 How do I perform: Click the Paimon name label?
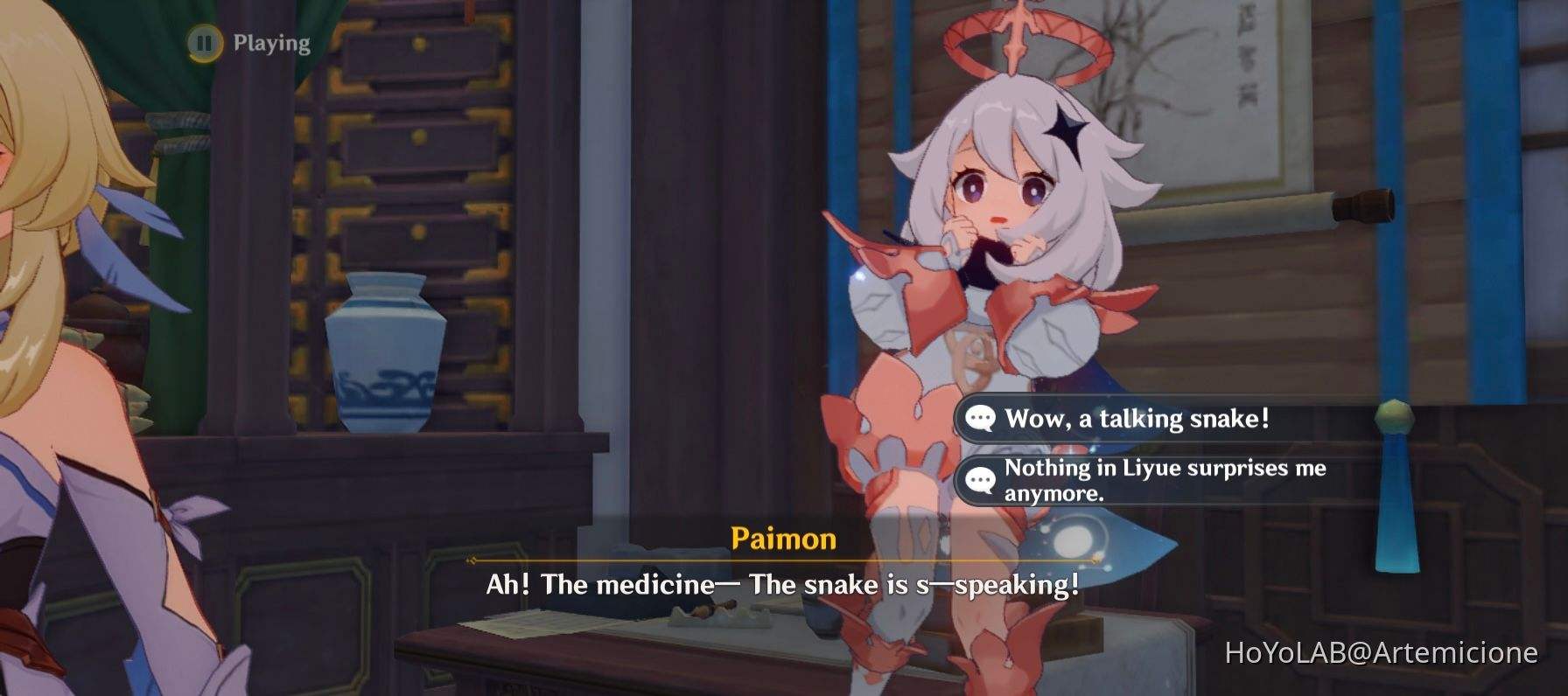tap(781, 539)
